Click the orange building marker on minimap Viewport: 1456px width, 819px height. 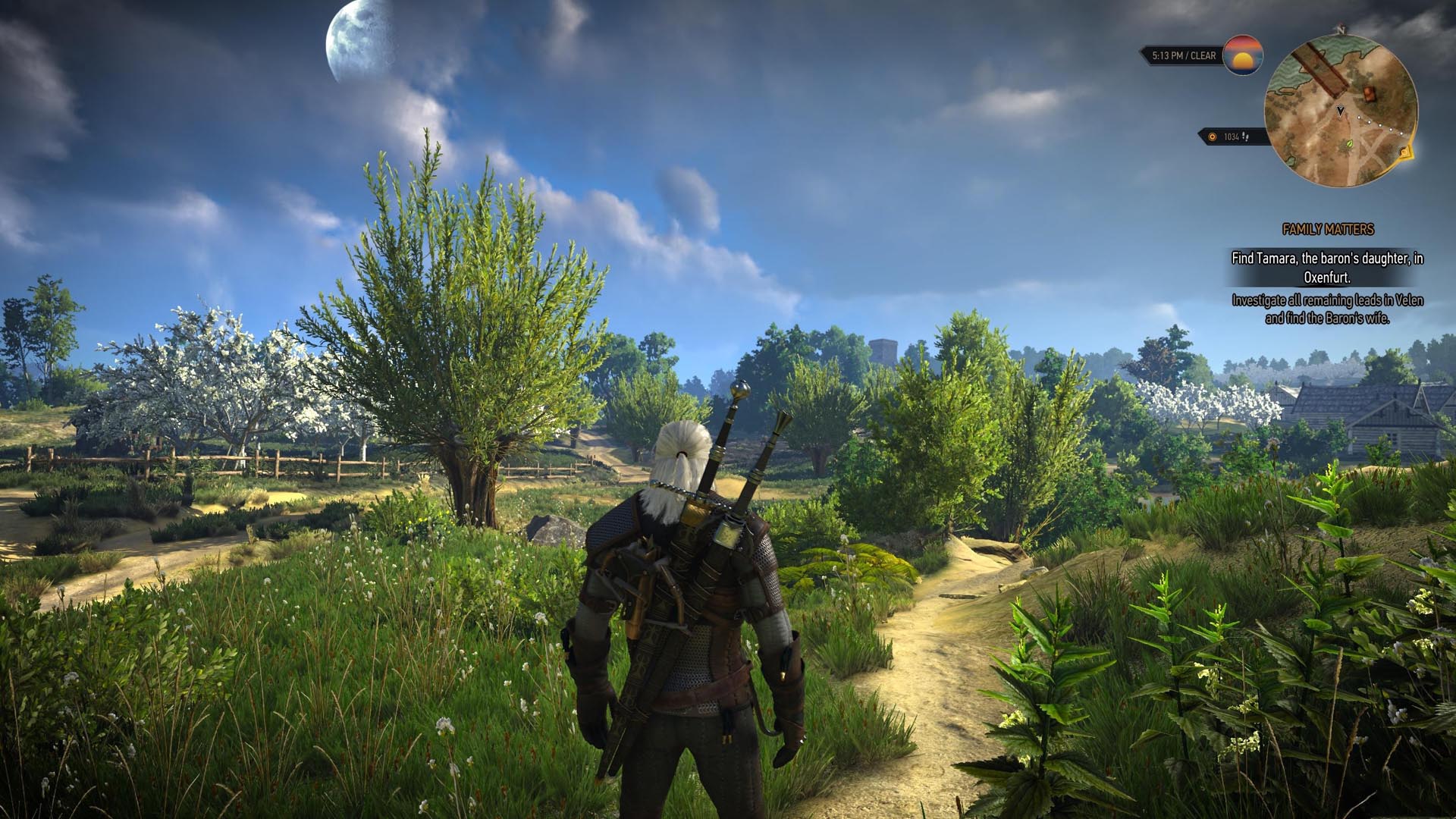pos(1370,94)
